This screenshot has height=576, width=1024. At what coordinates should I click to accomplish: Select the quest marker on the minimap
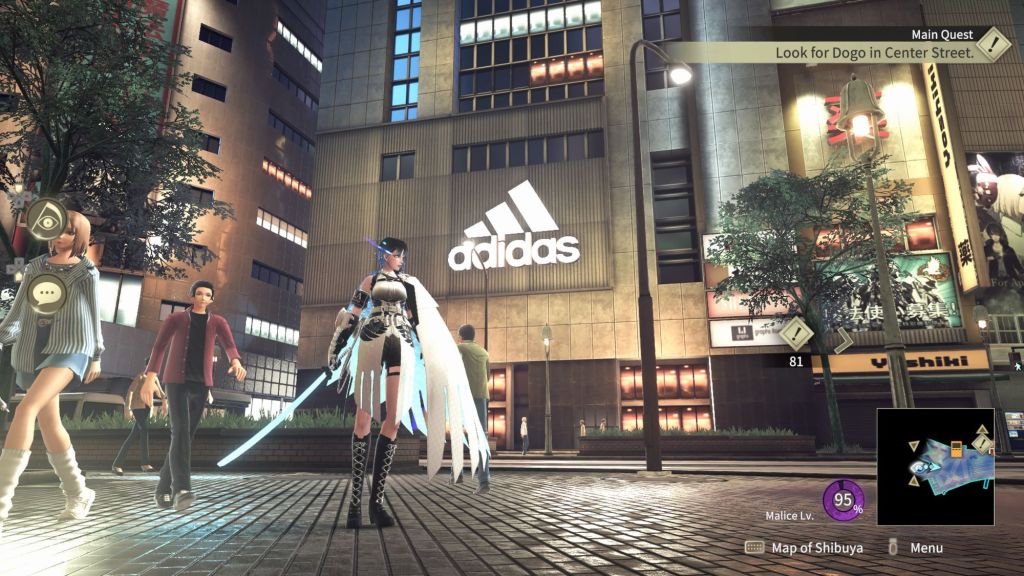[x=982, y=443]
